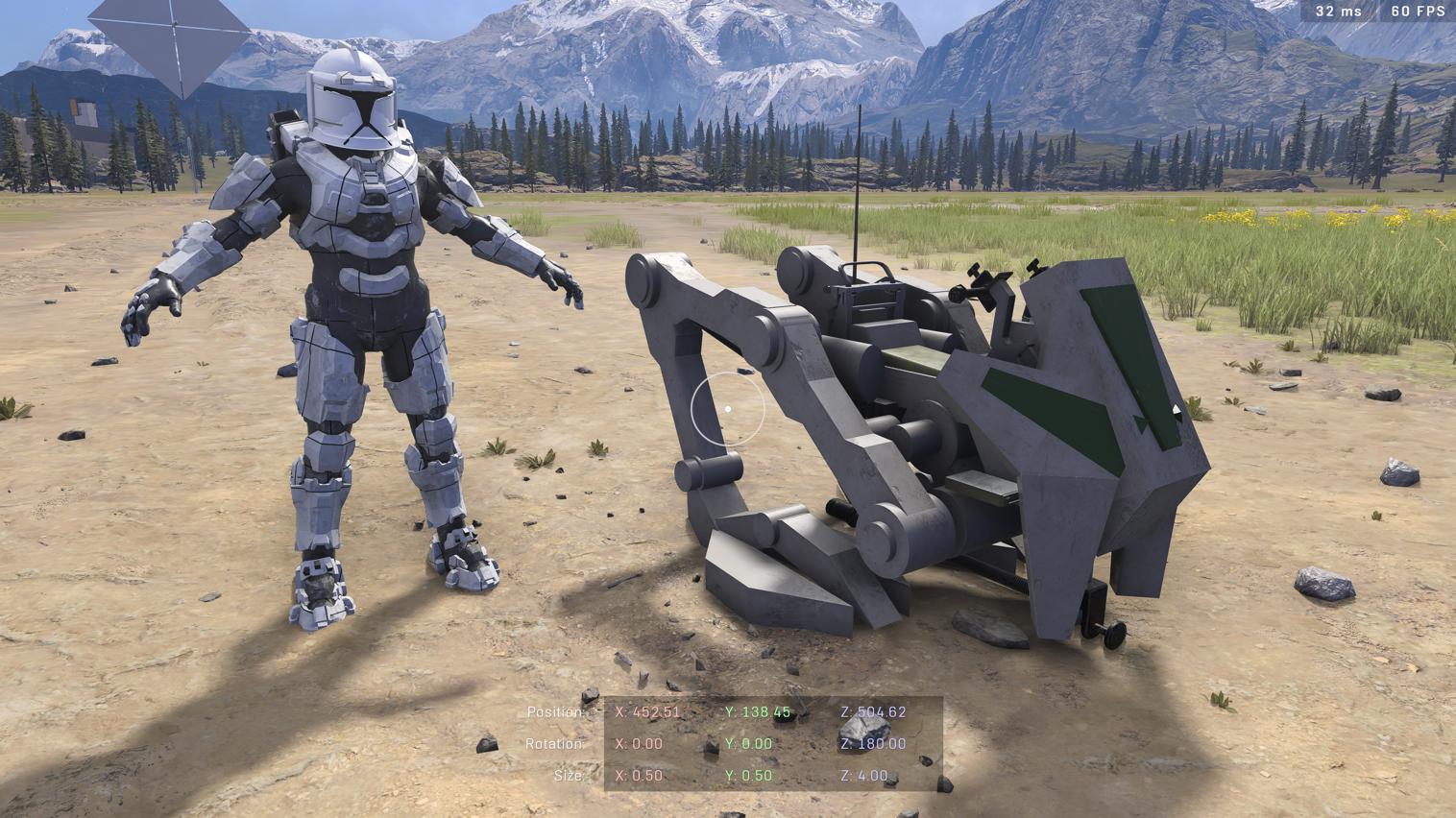Click the Rotation label text
The height and width of the screenshot is (818, 1456).
(557, 743)
